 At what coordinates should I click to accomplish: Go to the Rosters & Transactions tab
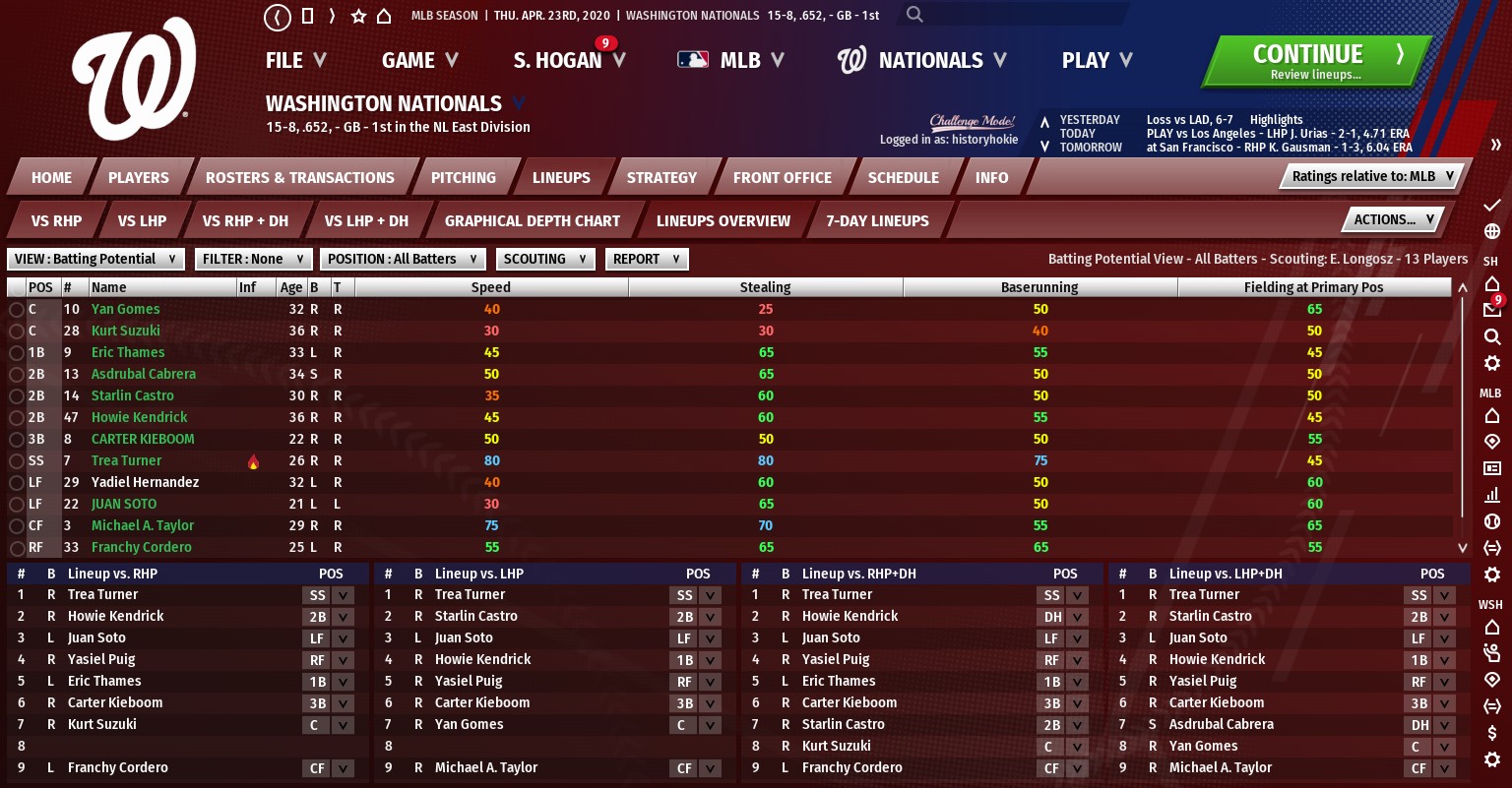pyautogui.click(x=299, y=178)
